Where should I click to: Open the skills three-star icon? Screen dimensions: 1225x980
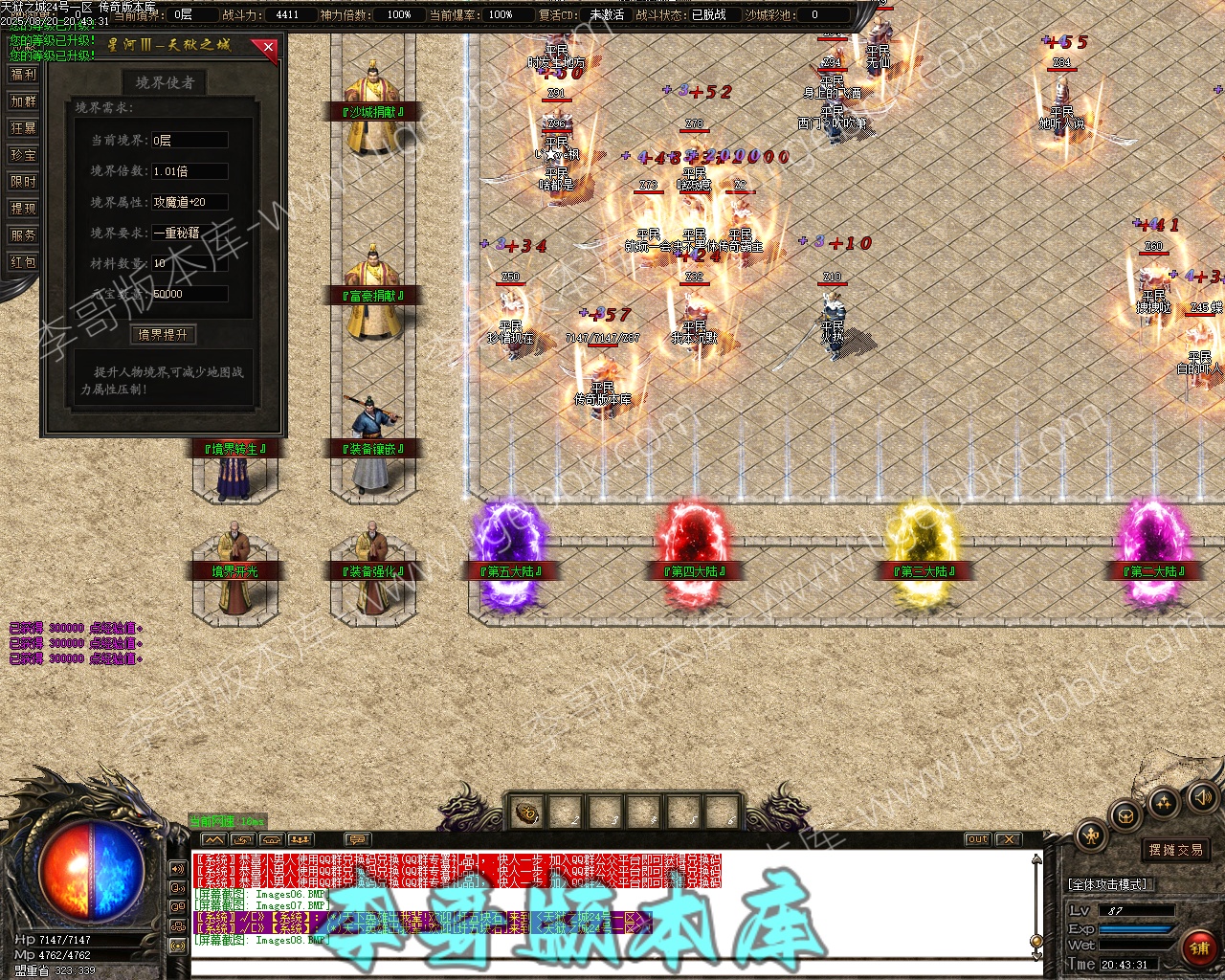1164,802
